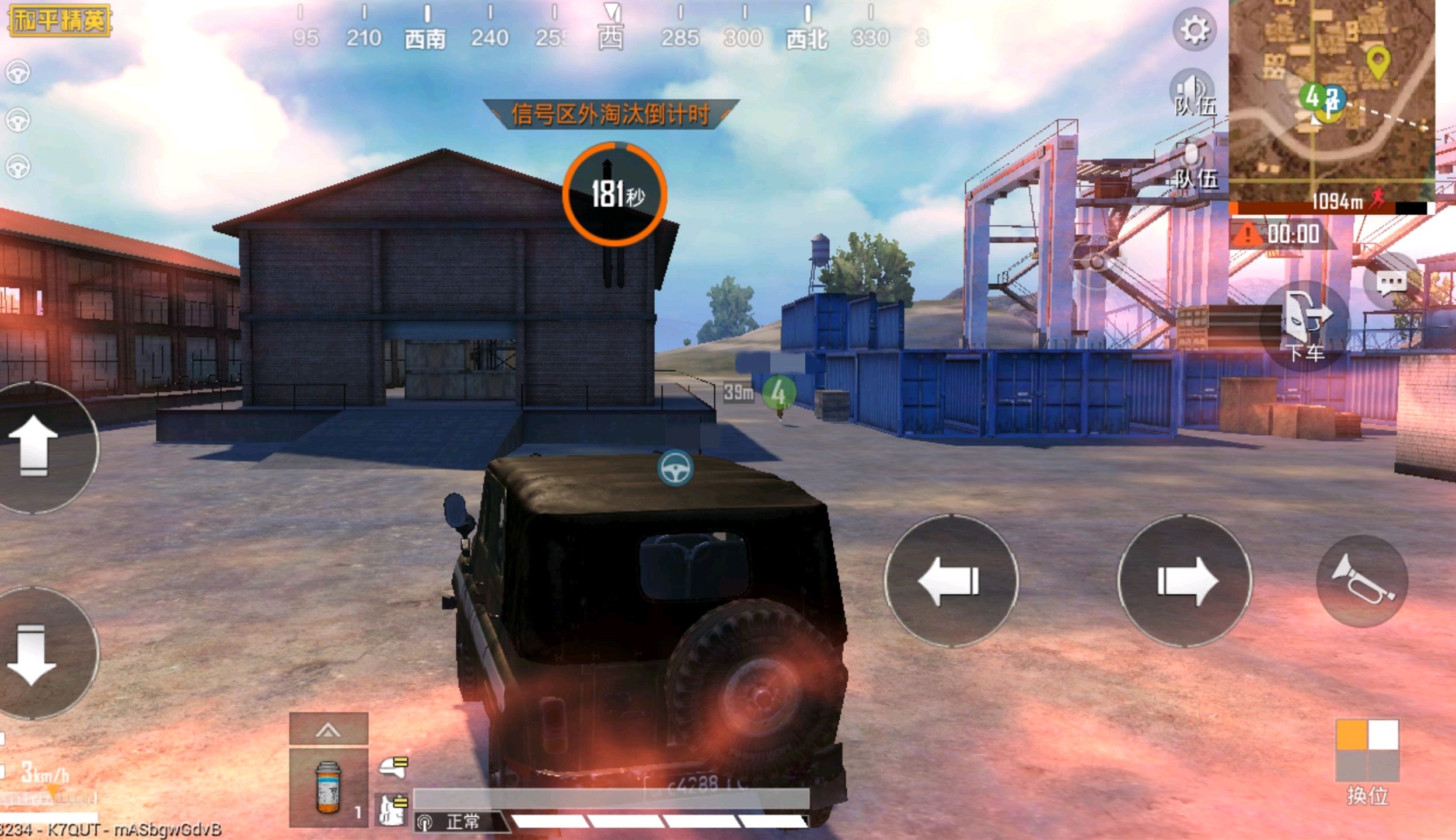
Task: Steer right with the right-arrow button
Action: (1185, 581)
